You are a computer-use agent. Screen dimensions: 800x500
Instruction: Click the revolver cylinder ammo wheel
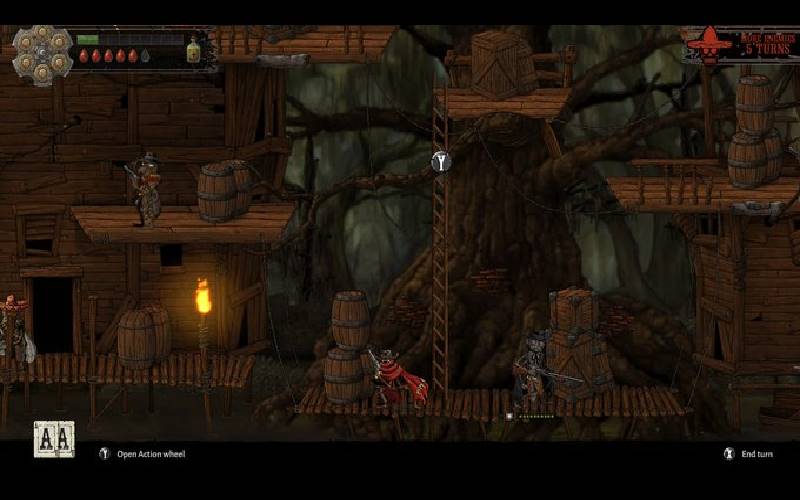click(x=43, y=52)
